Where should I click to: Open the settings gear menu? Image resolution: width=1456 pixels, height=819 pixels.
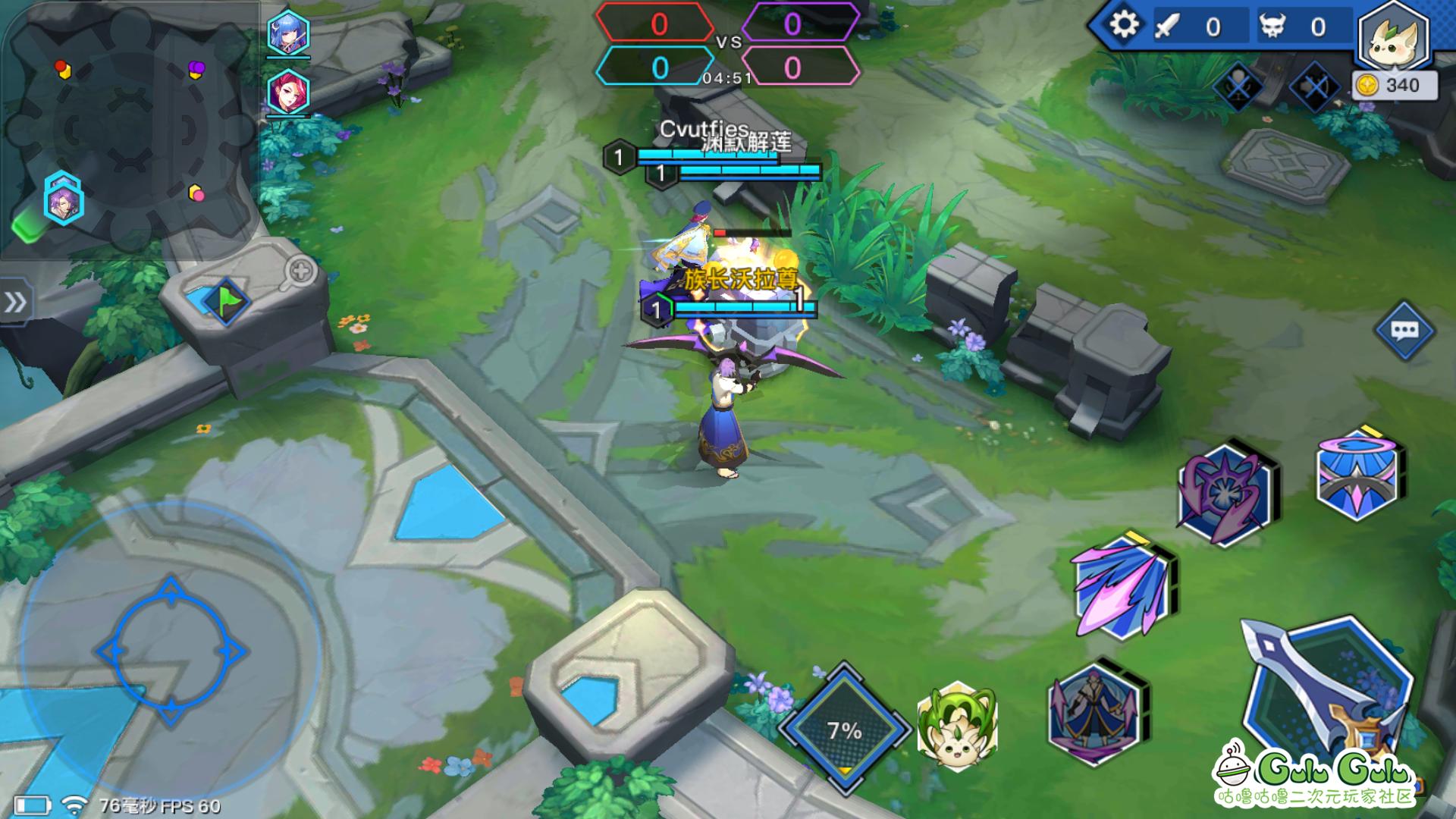(x=1125, y=24)
